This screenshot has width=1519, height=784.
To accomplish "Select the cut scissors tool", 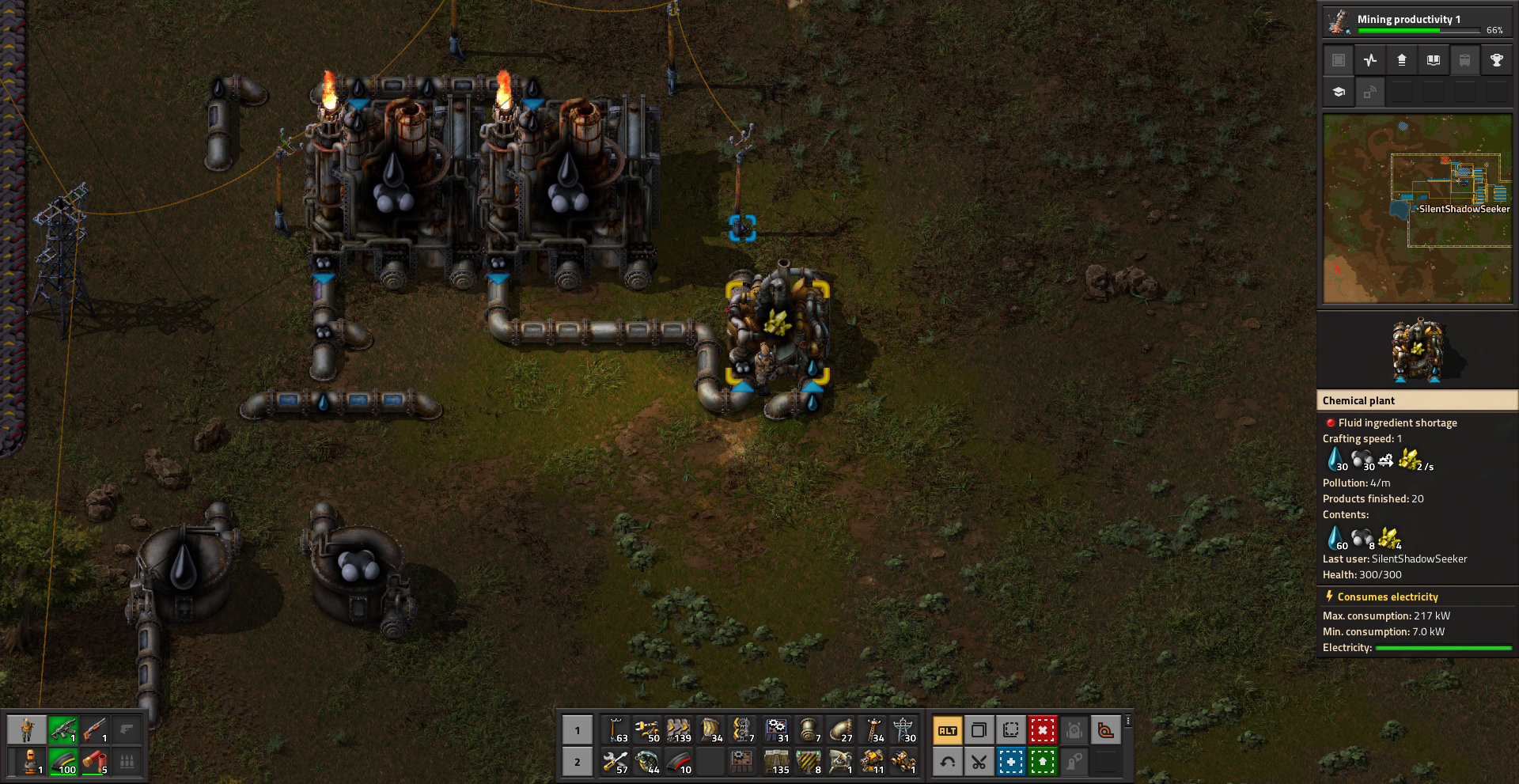I will (x=979, y=762).
